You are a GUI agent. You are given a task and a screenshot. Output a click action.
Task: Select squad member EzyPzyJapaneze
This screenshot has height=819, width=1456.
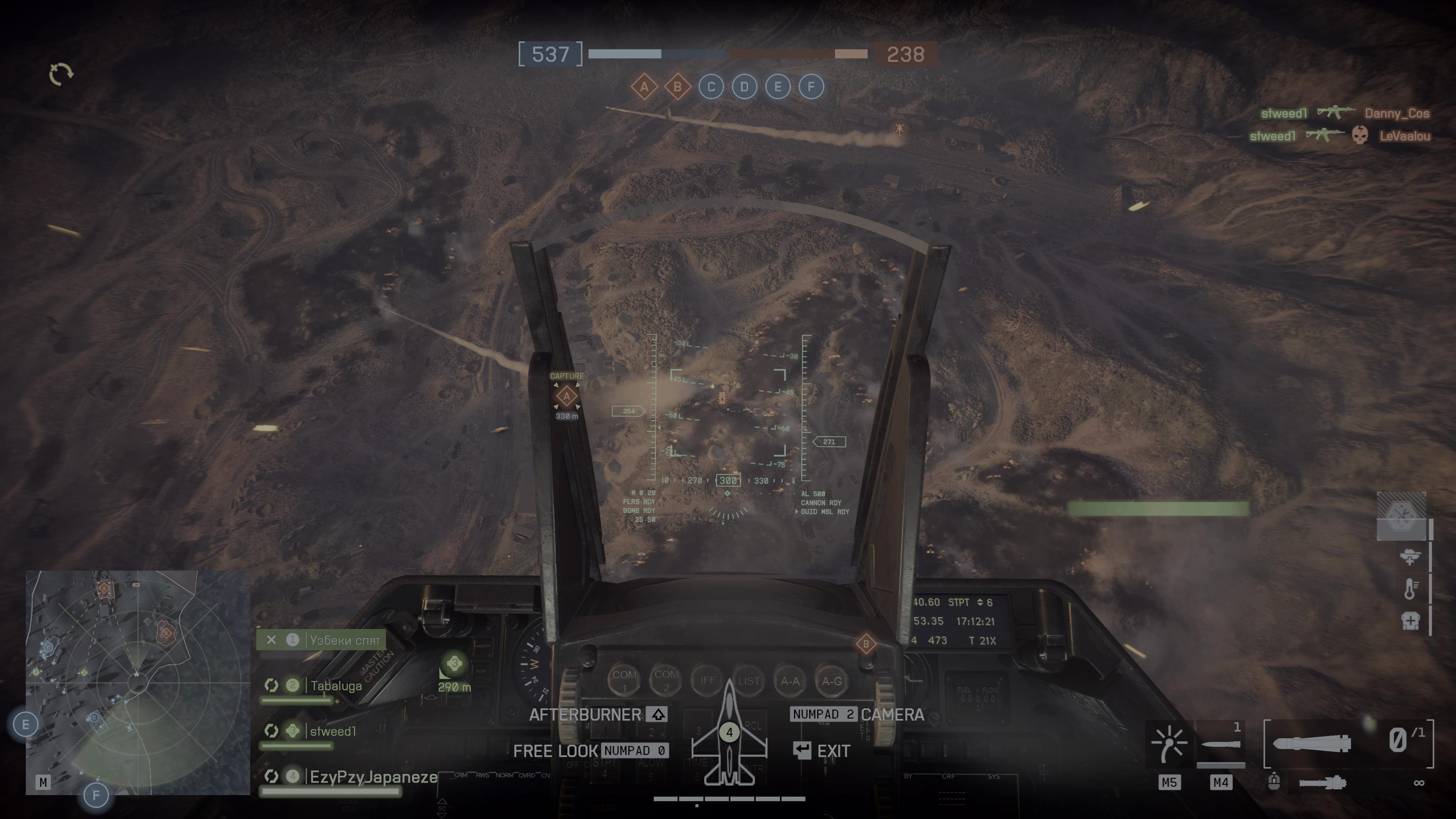click(373, 777)
